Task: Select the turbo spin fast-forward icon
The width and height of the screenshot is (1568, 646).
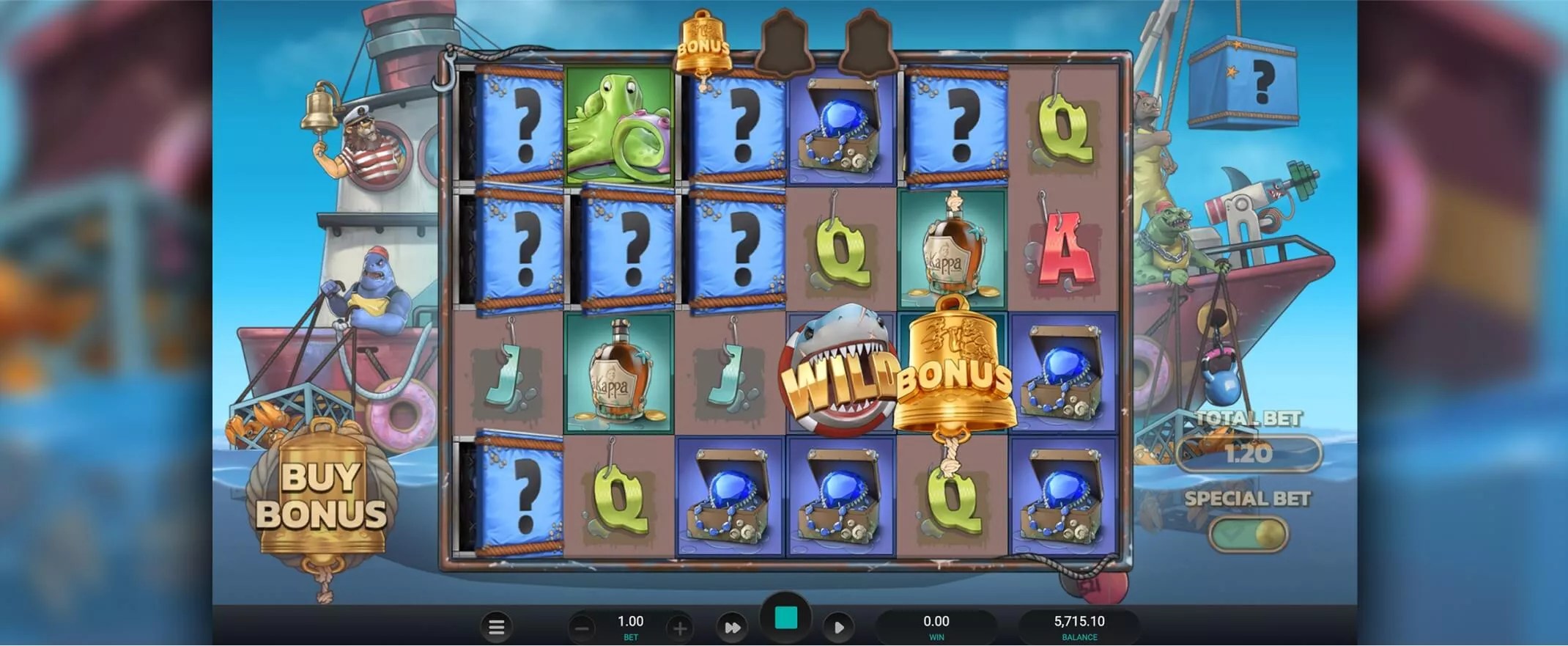Action: 731,628
